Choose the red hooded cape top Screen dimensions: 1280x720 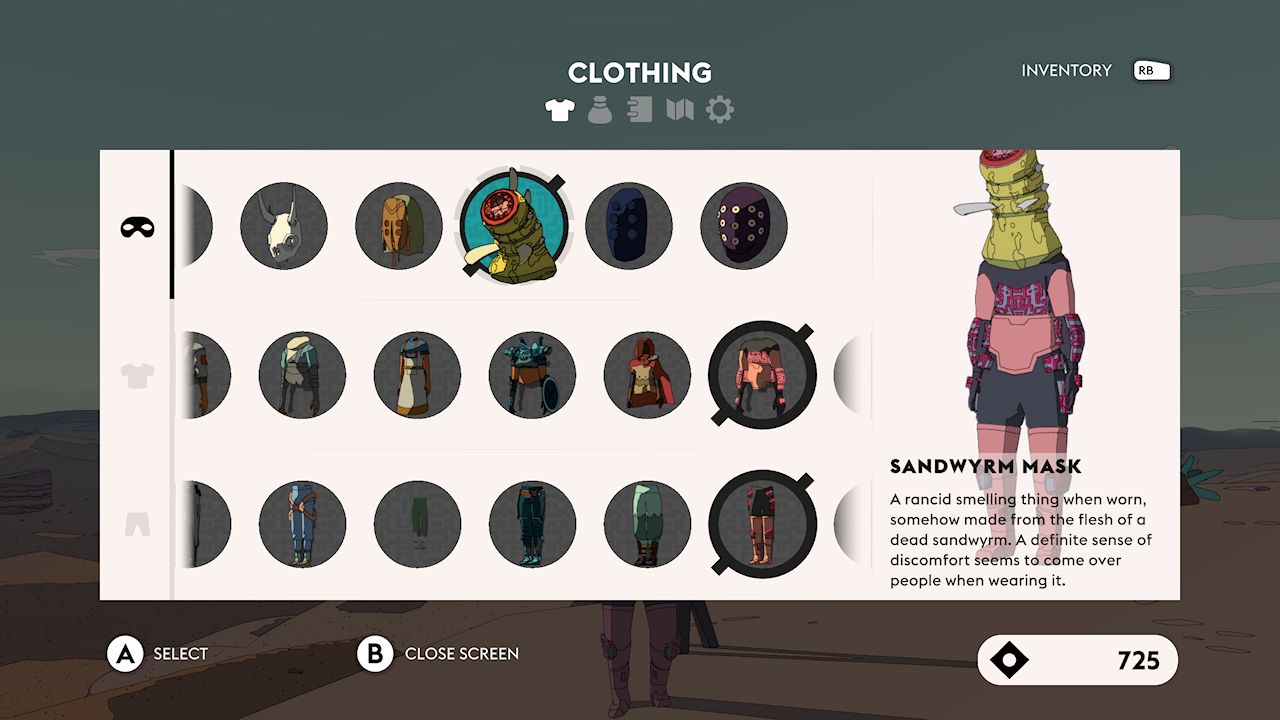coord(646,374)
